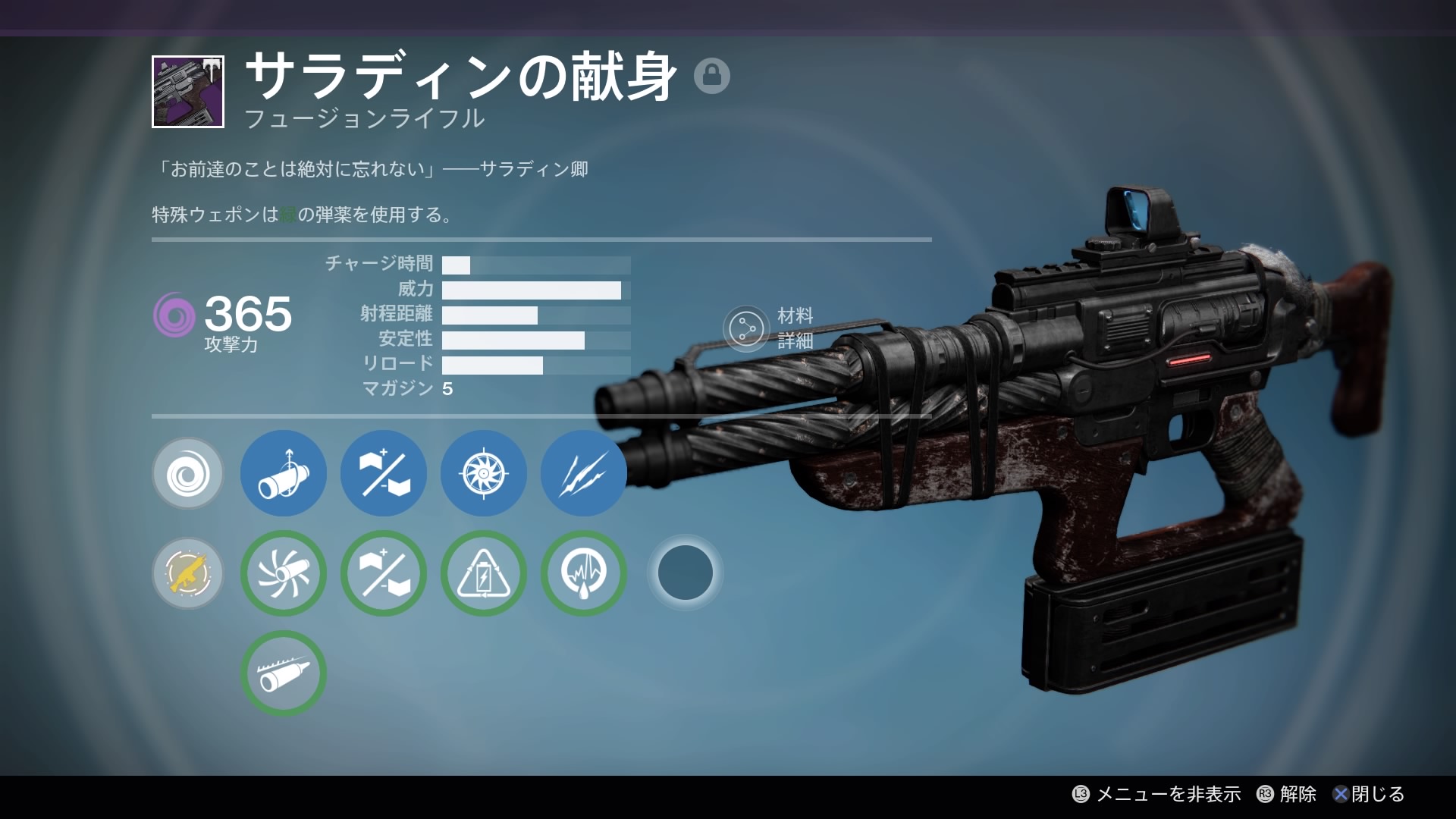The height and width of the screenshot is (819, 1456).
Task: Select the battery triangle perk node
Action: tap(484, 573)
